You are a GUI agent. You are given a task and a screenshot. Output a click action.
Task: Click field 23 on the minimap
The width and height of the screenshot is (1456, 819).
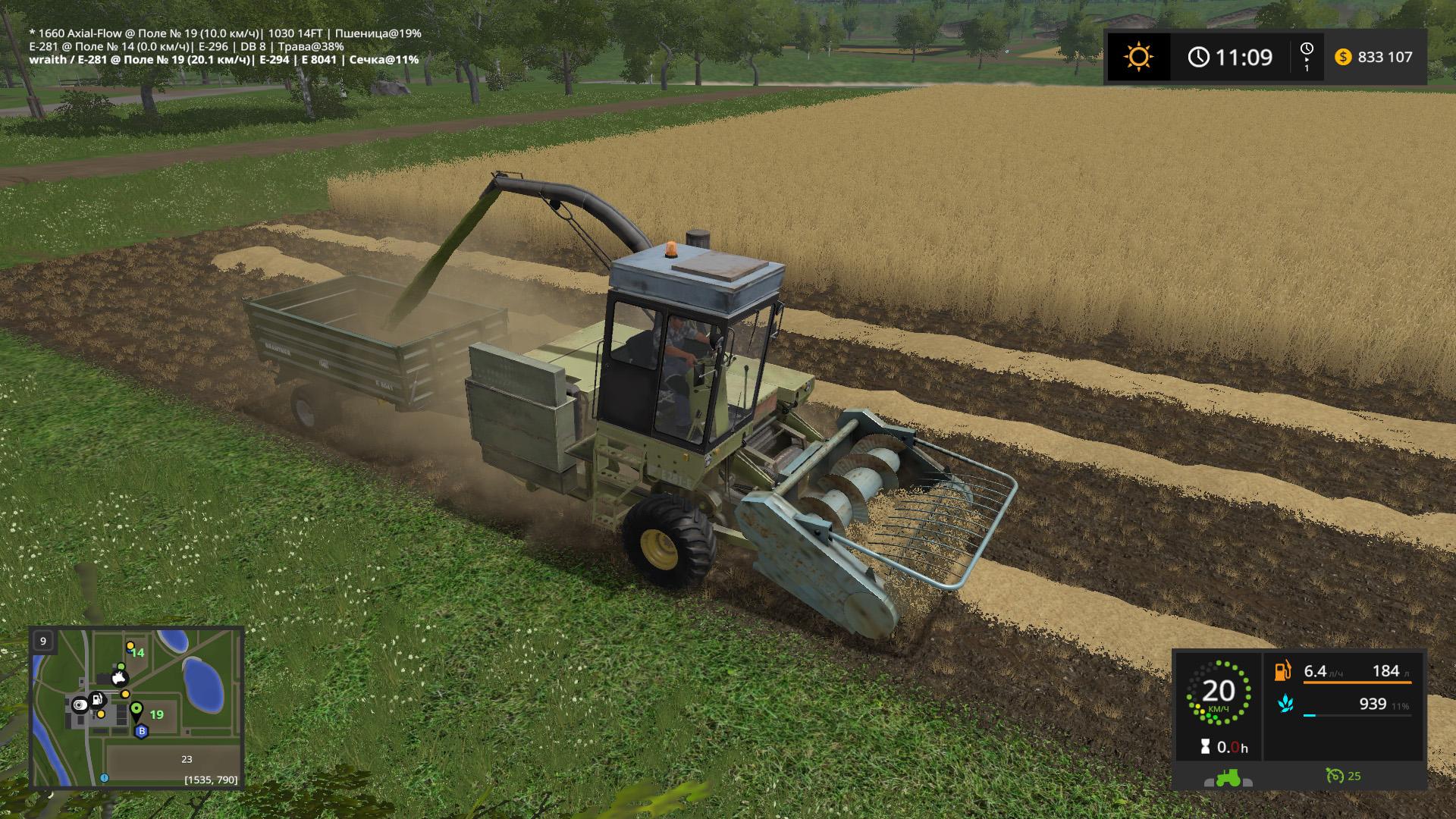pos(187,759)
